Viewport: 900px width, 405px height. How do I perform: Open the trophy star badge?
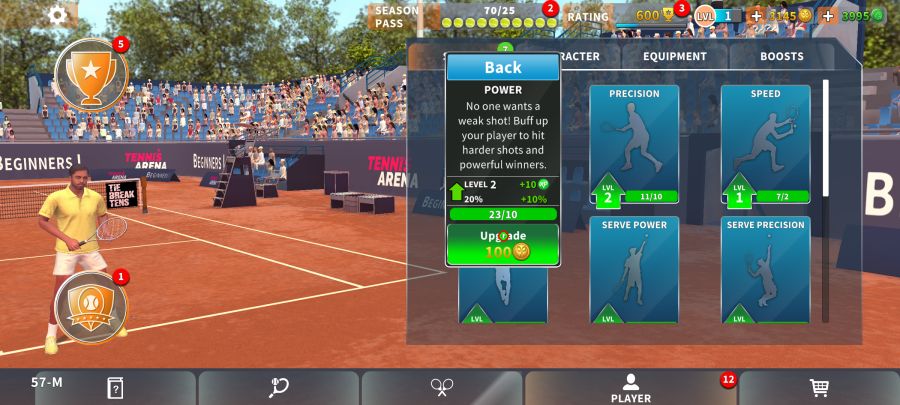(91, 74)
